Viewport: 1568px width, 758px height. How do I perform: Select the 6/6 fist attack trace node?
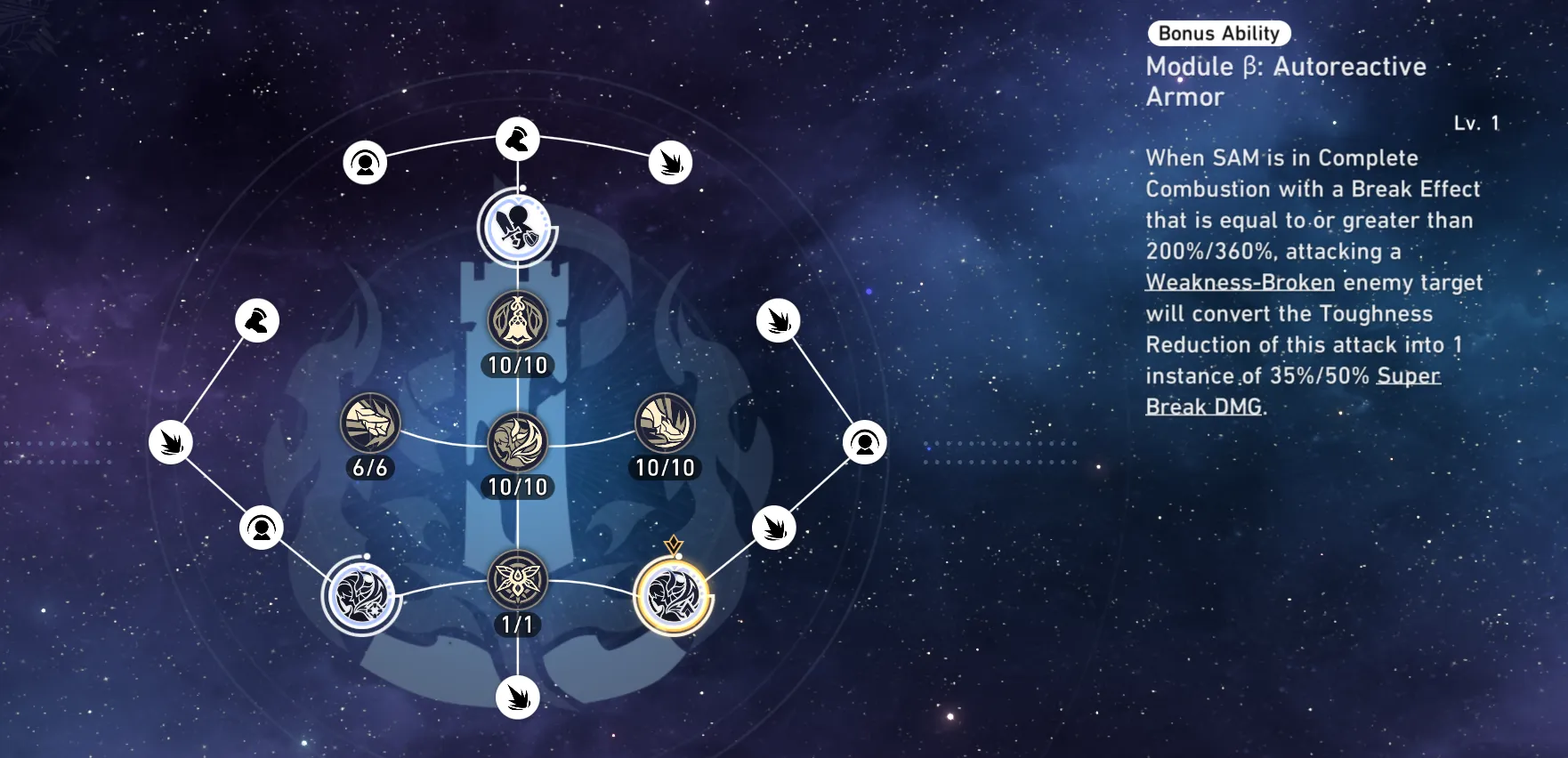(370, 423)
